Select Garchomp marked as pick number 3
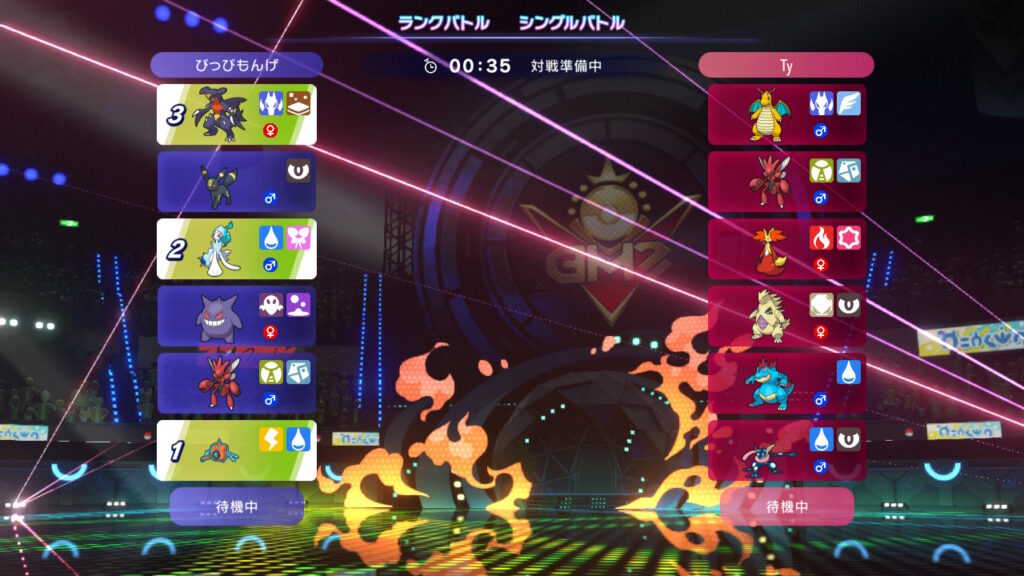Image resolution: width=1024 pixels, height=576 pixels. coord(237,114)
